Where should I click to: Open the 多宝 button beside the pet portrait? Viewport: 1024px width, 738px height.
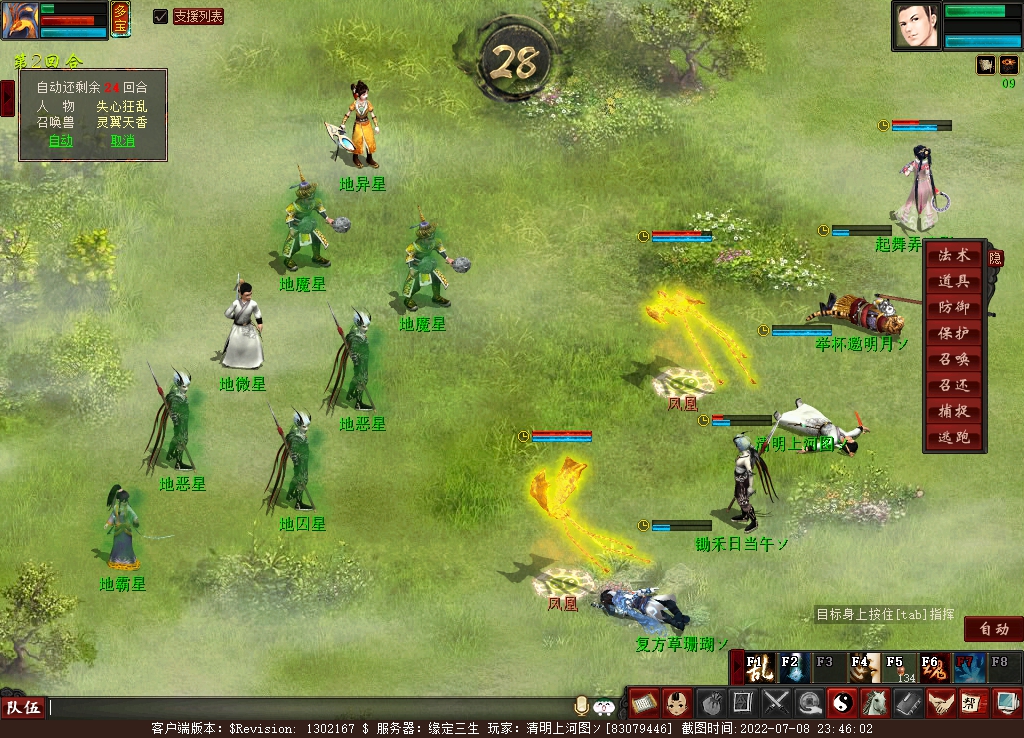(120, 18)
